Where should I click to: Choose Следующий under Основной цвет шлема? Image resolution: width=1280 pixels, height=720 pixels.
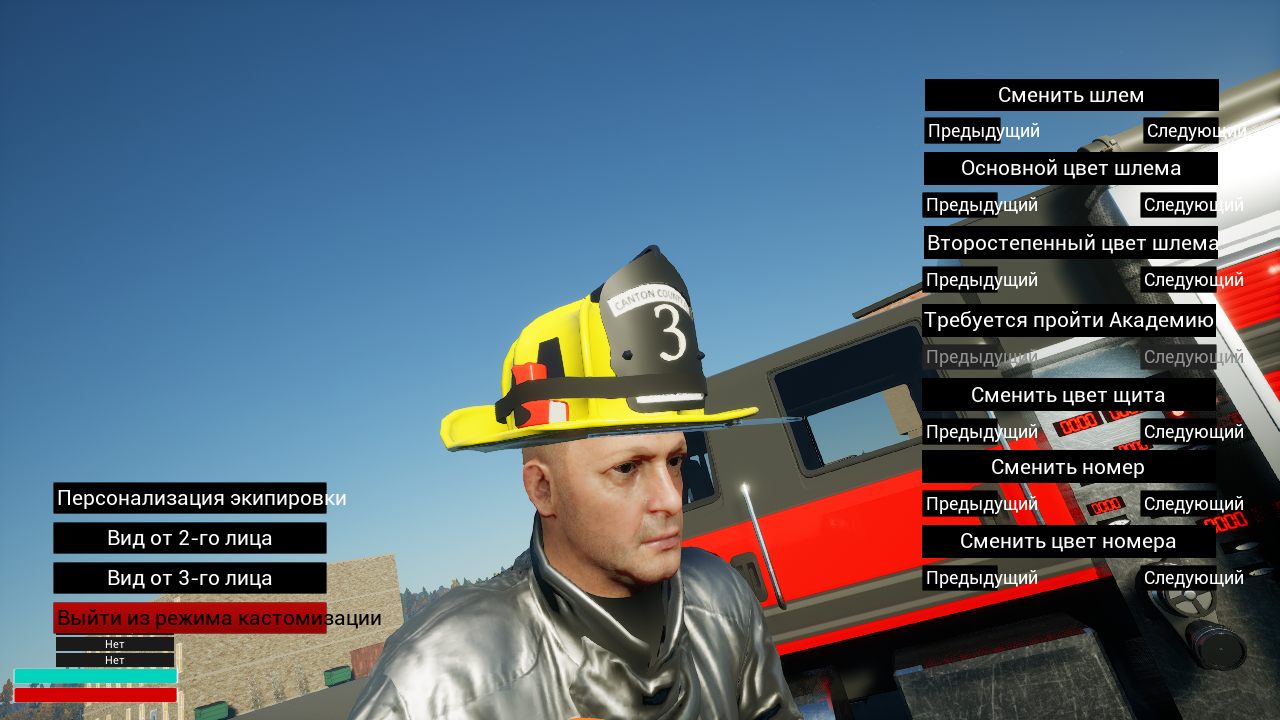click(x=1179, y=205)
